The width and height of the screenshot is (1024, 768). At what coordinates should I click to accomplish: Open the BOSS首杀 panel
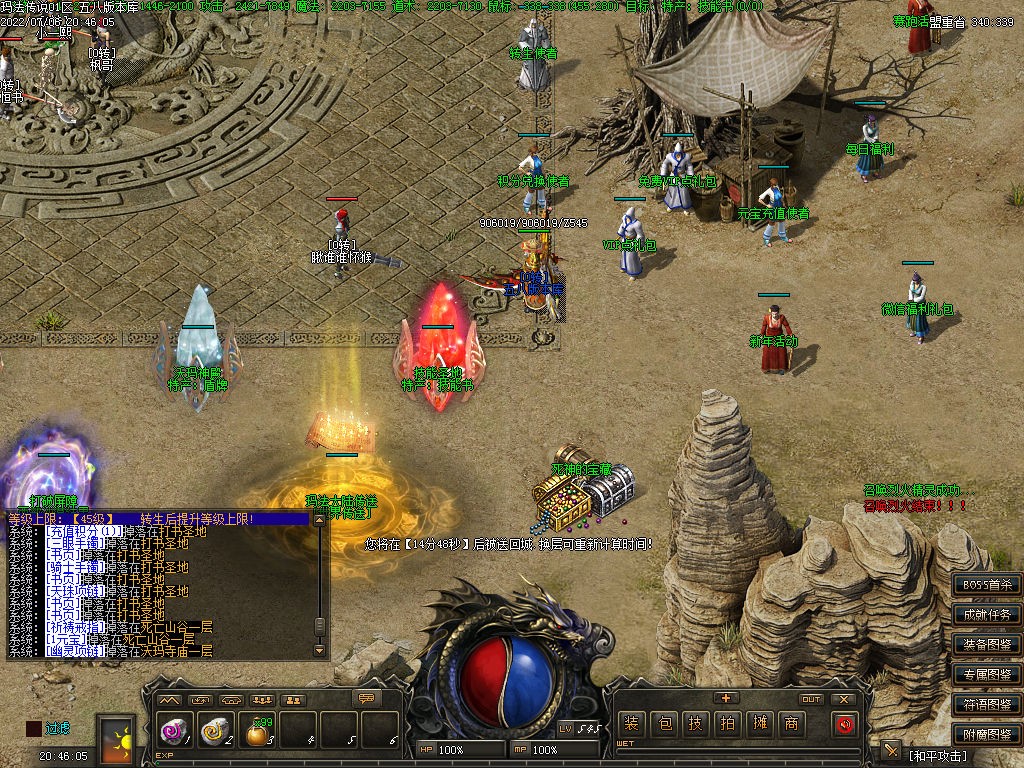point(987,584)
